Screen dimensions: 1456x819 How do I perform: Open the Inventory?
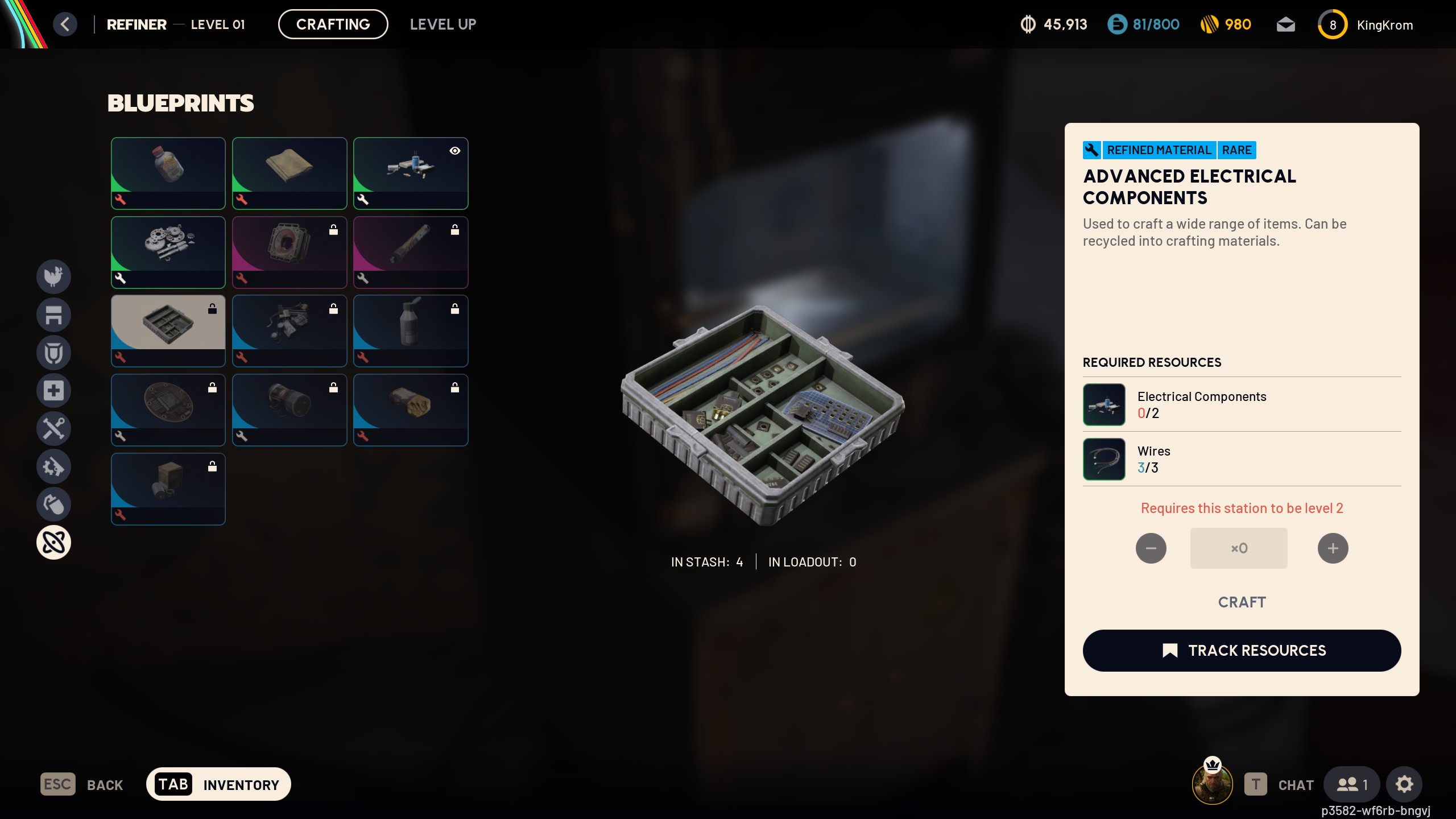pyautogui.click(x=218, y=784)
